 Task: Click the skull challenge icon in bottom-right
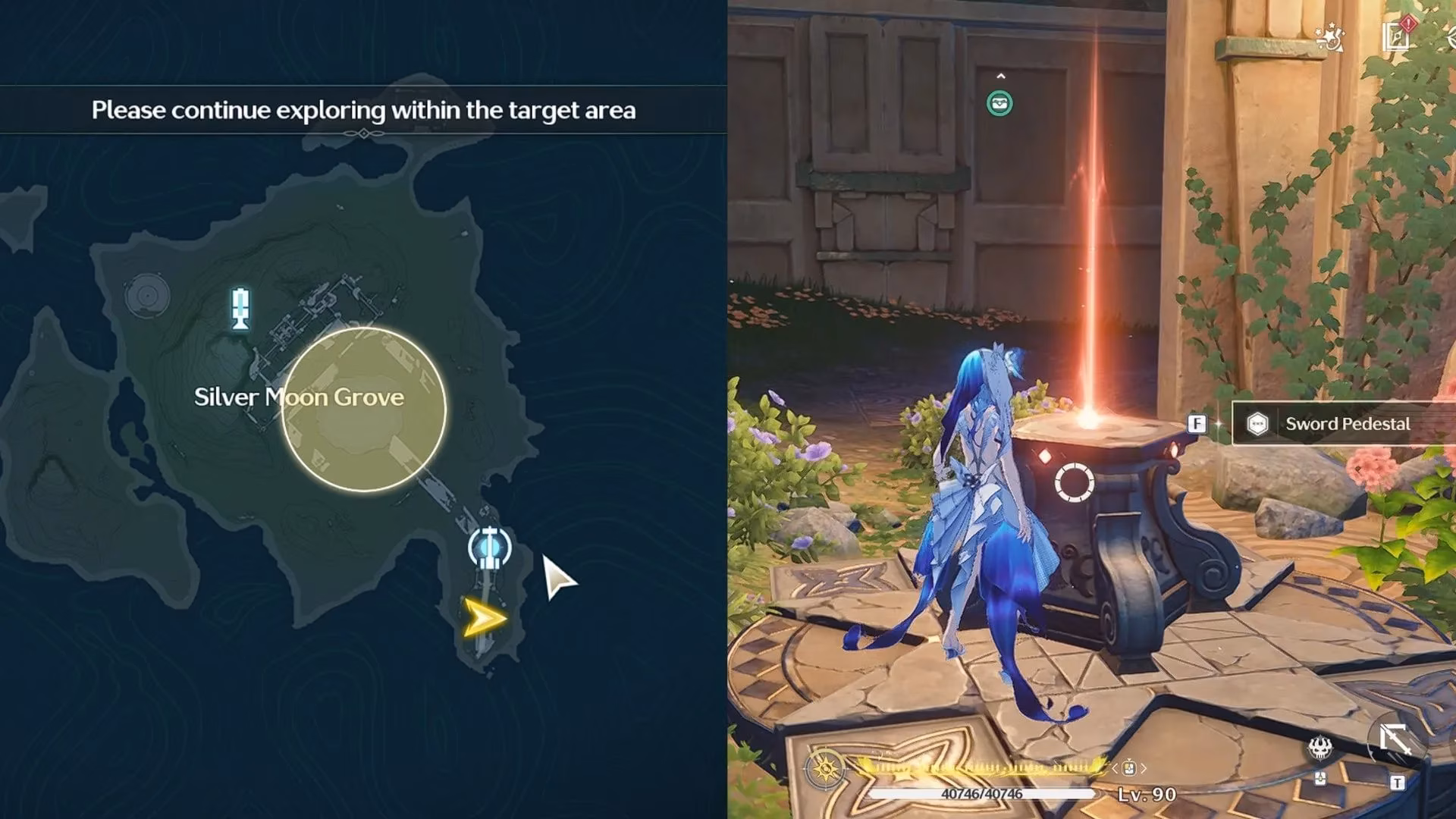1319,748
